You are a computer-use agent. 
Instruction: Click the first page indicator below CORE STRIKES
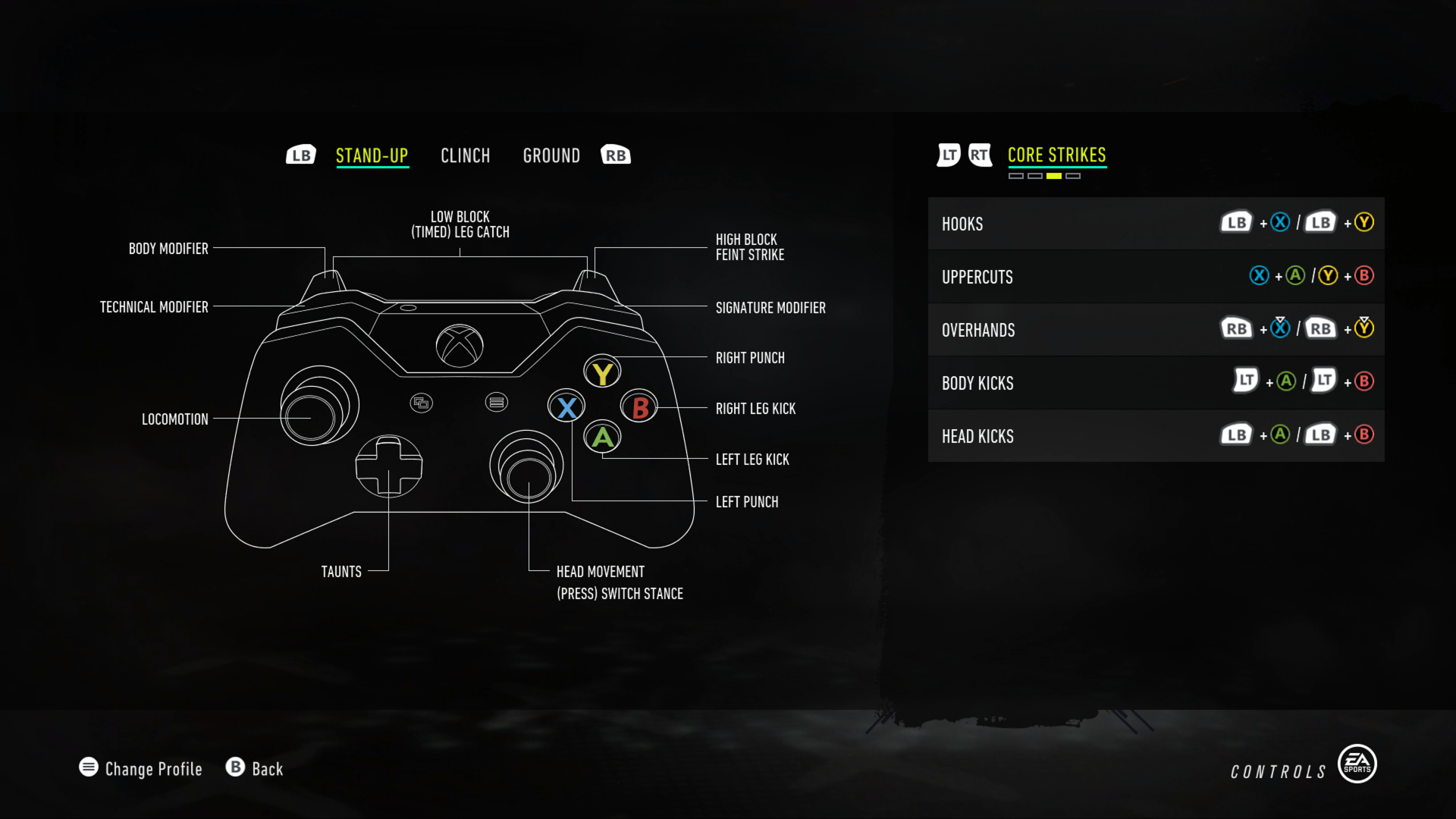click(1016, 175)
